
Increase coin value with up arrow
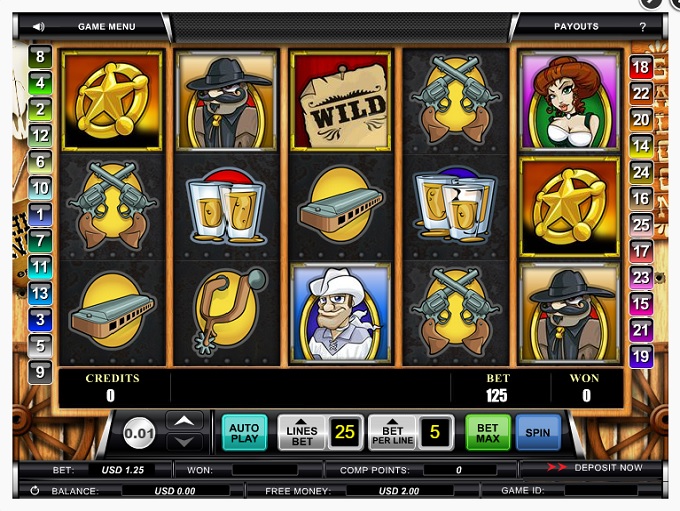click(x=184, y=421)
